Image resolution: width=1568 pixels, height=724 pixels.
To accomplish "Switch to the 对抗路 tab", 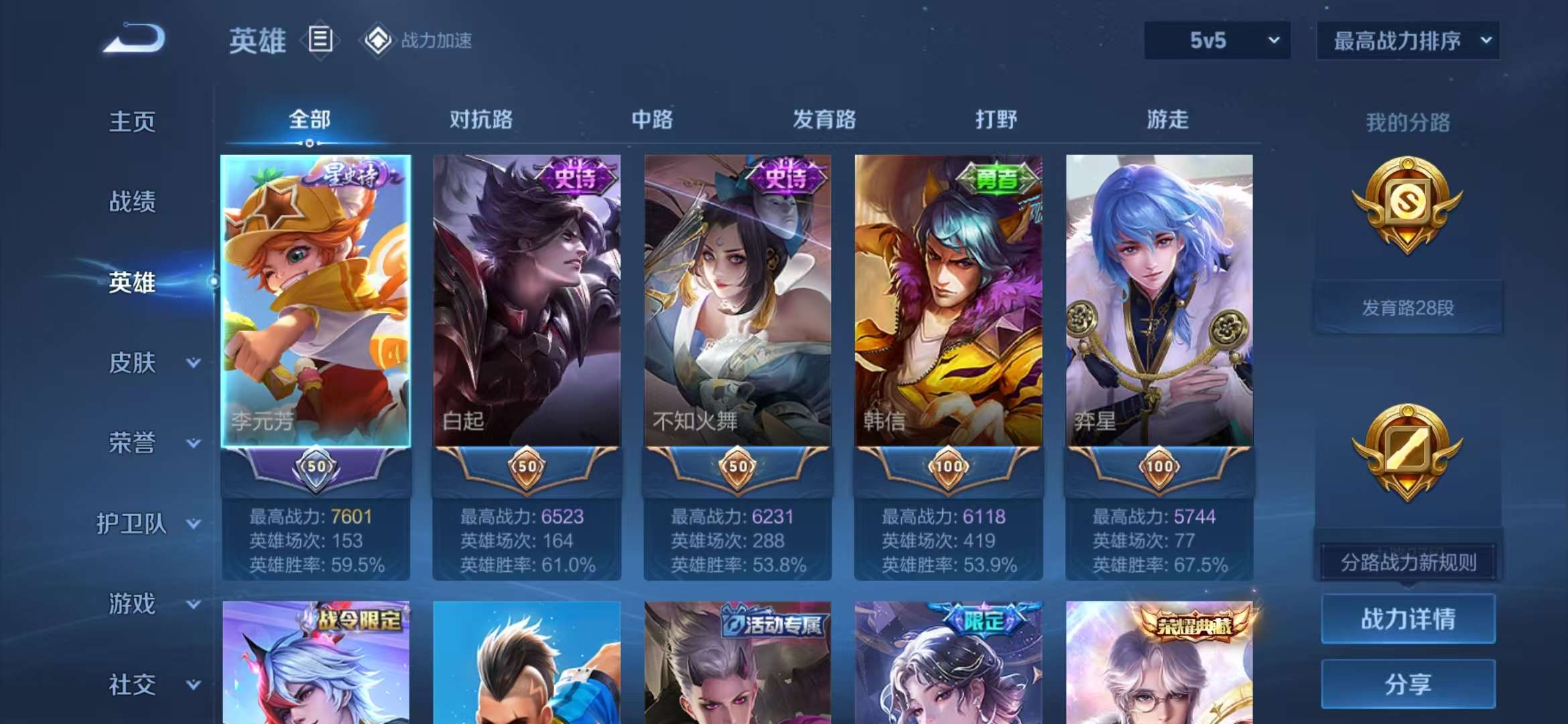I will point(482,119).
